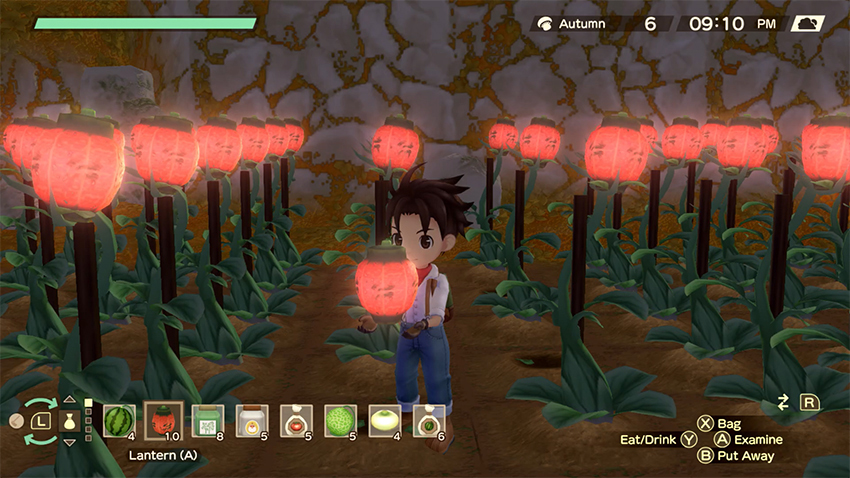Click the round tool-cycle icon left of L
This screenshot has width=850, height=478.
pyautogui.click(x=16, y=421)
